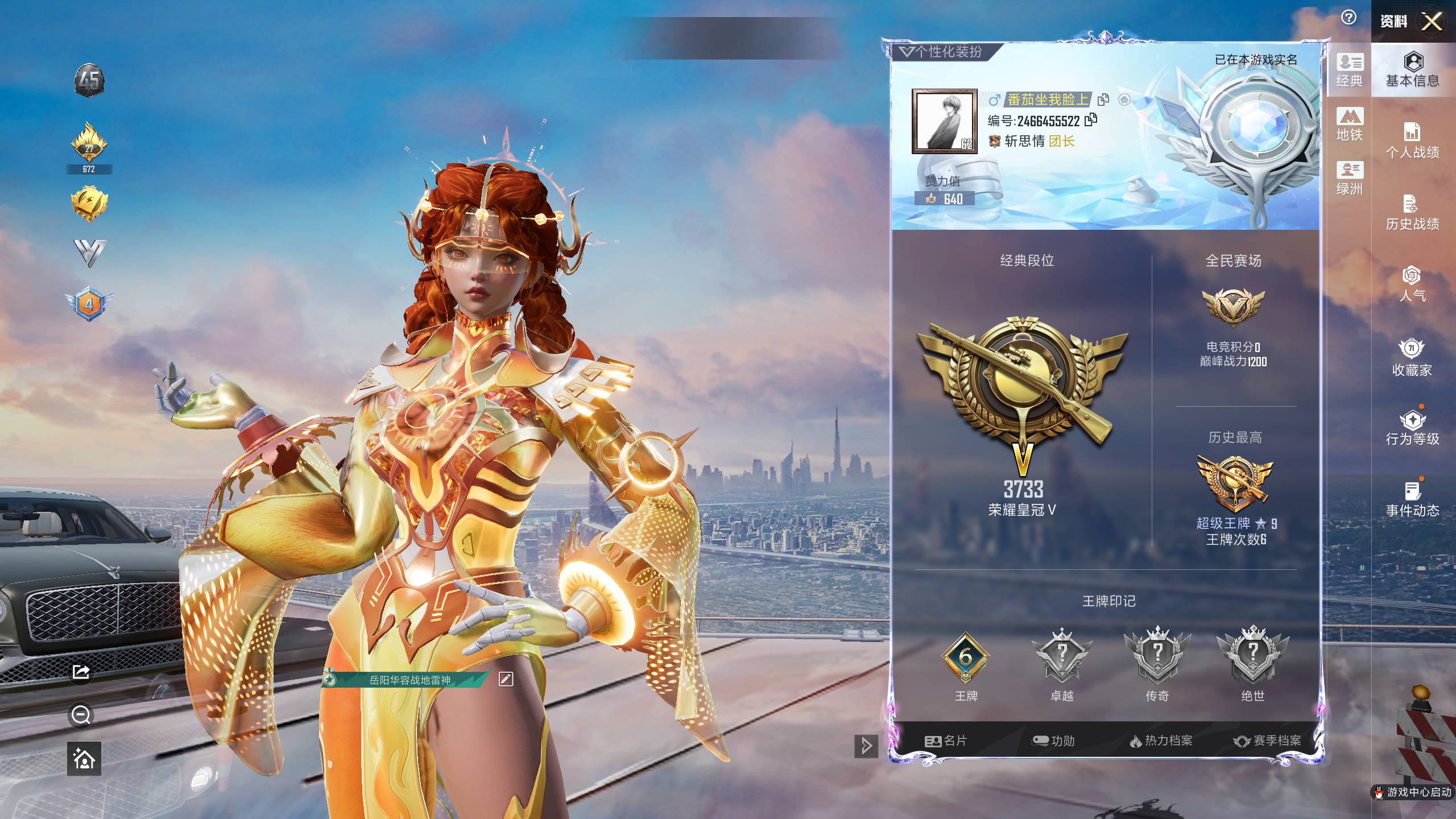Image resolution: width=1456 pixels, height=819 pixels.
Task: Open 个性化装扮 personalization
Action: (x=942, y=52)
